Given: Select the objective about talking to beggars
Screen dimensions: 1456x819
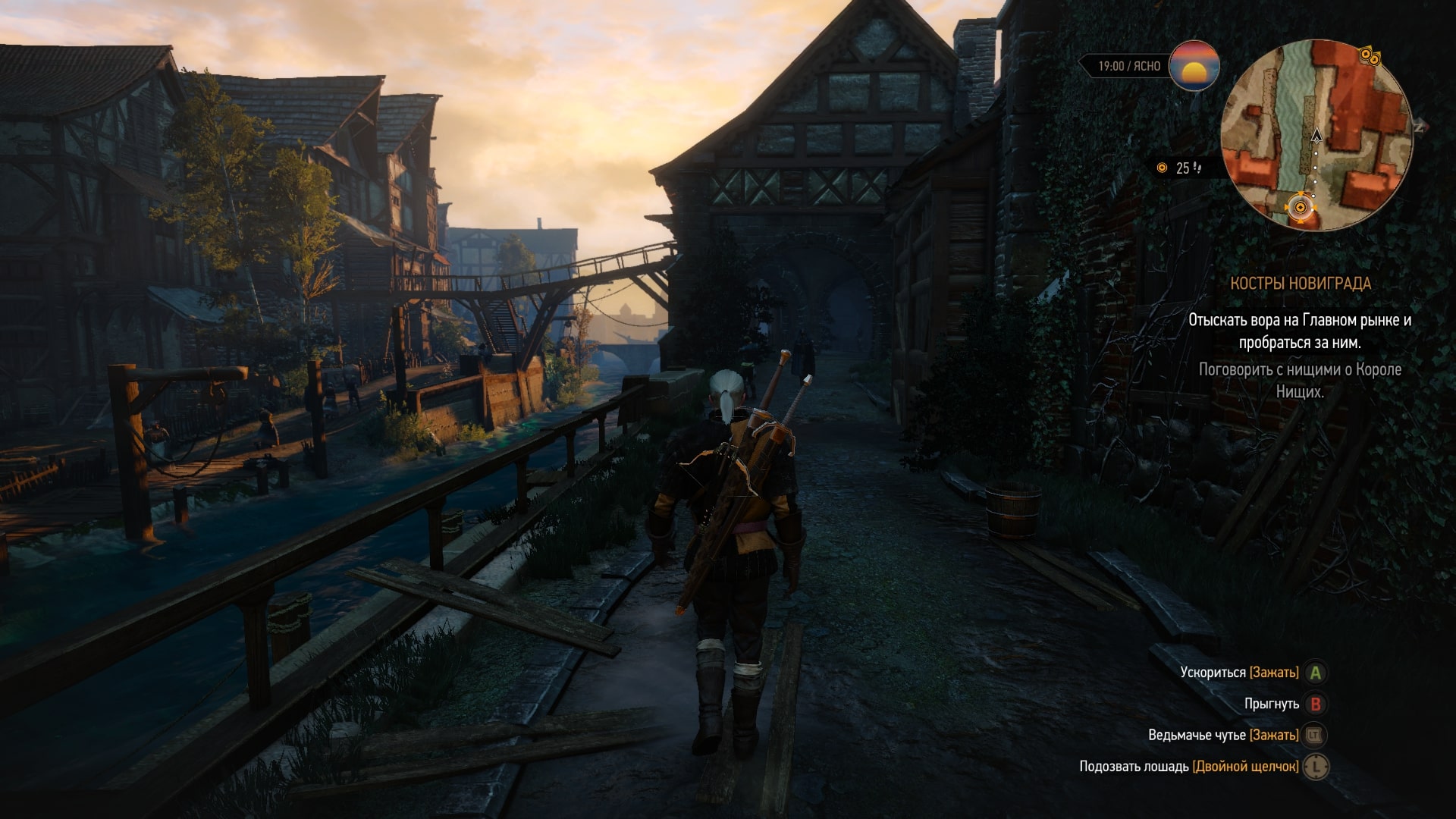Looking at the screenshot, I should pyautogui.click(x=1300, y=381).
